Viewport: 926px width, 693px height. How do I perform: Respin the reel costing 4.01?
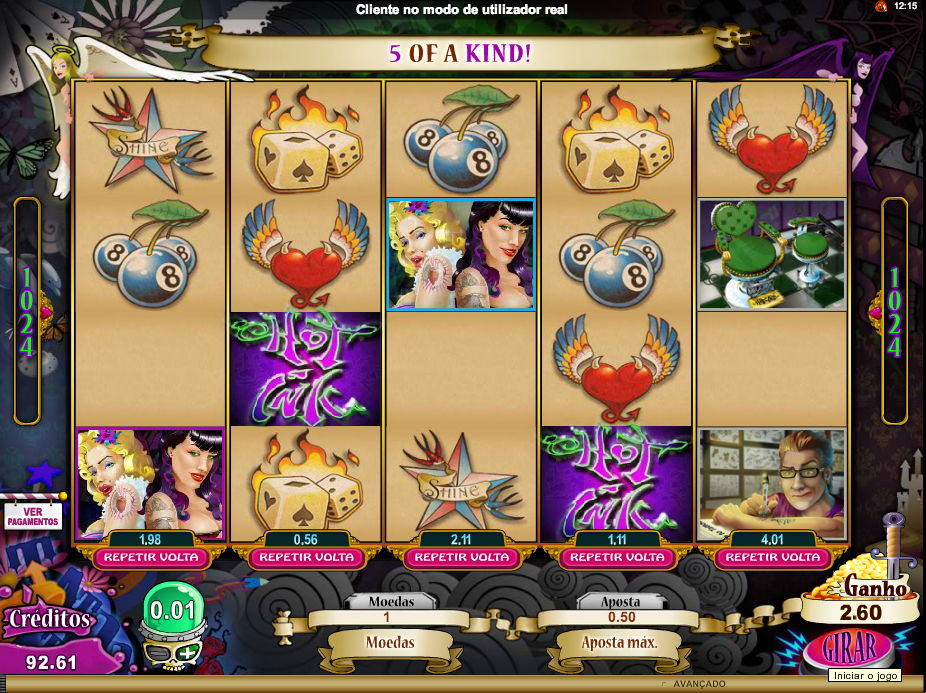point(771,557)
